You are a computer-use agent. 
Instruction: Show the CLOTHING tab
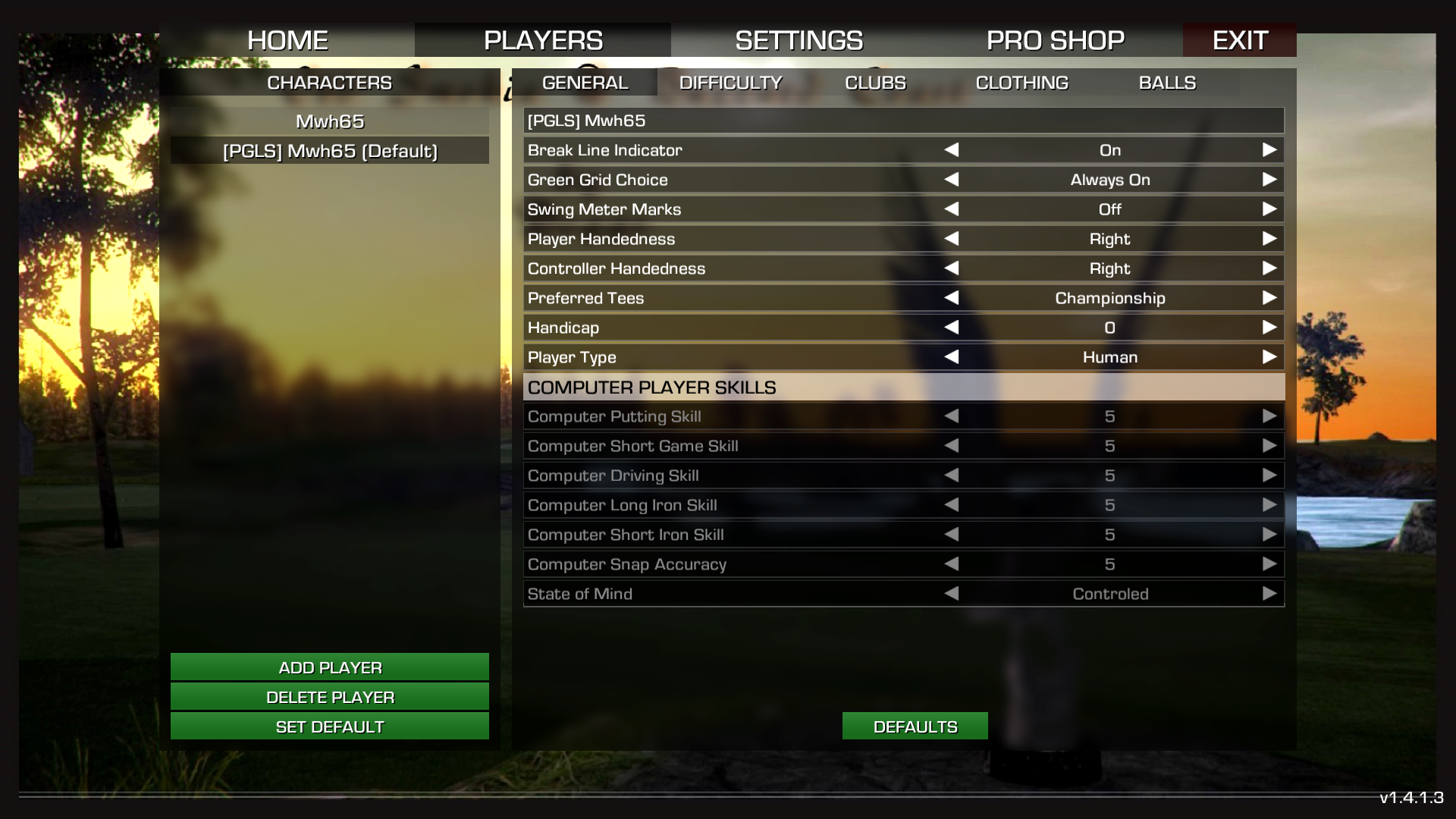(x=1021, y=83)
